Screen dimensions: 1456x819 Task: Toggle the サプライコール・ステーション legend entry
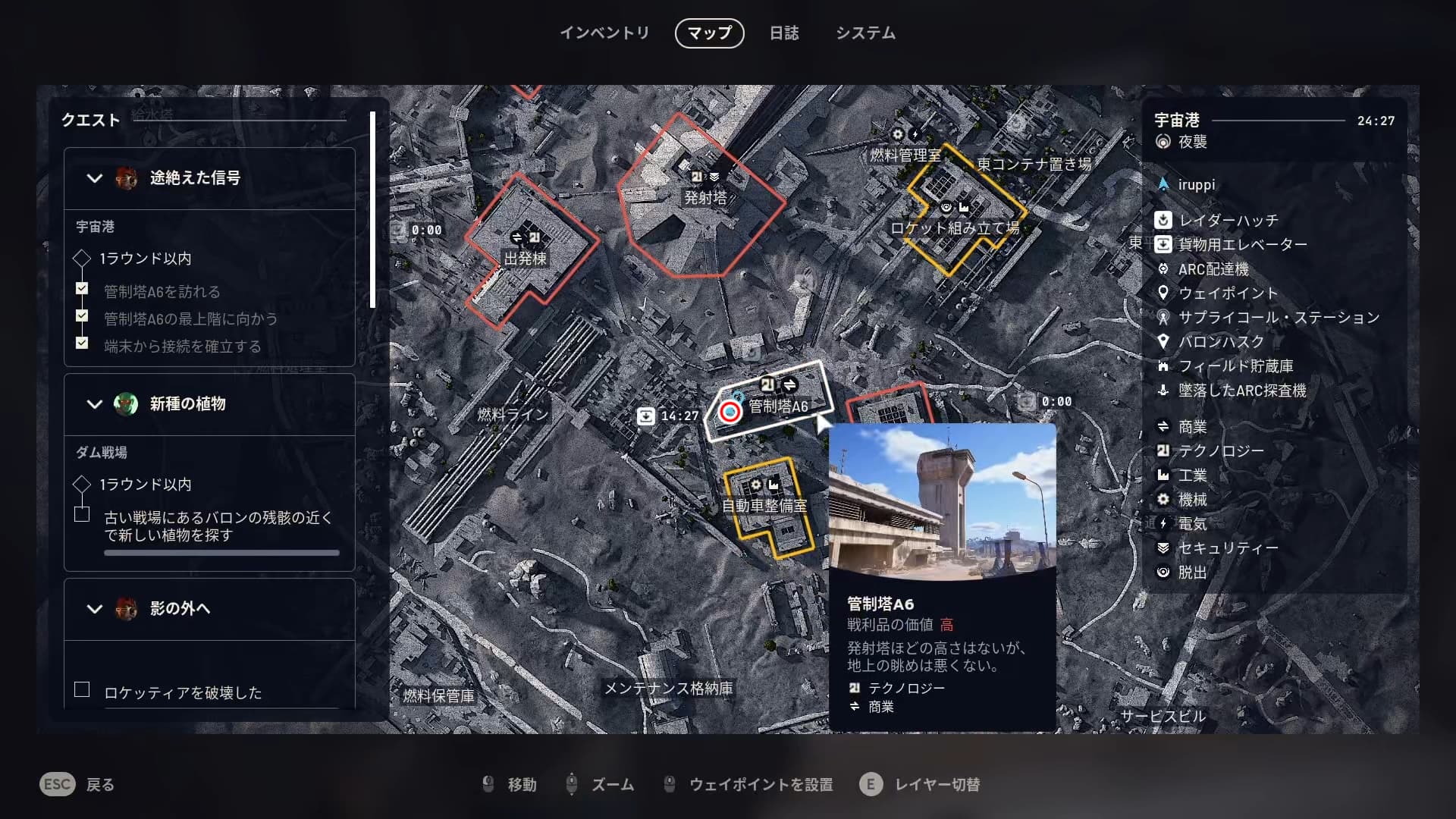coord(1278,318)
